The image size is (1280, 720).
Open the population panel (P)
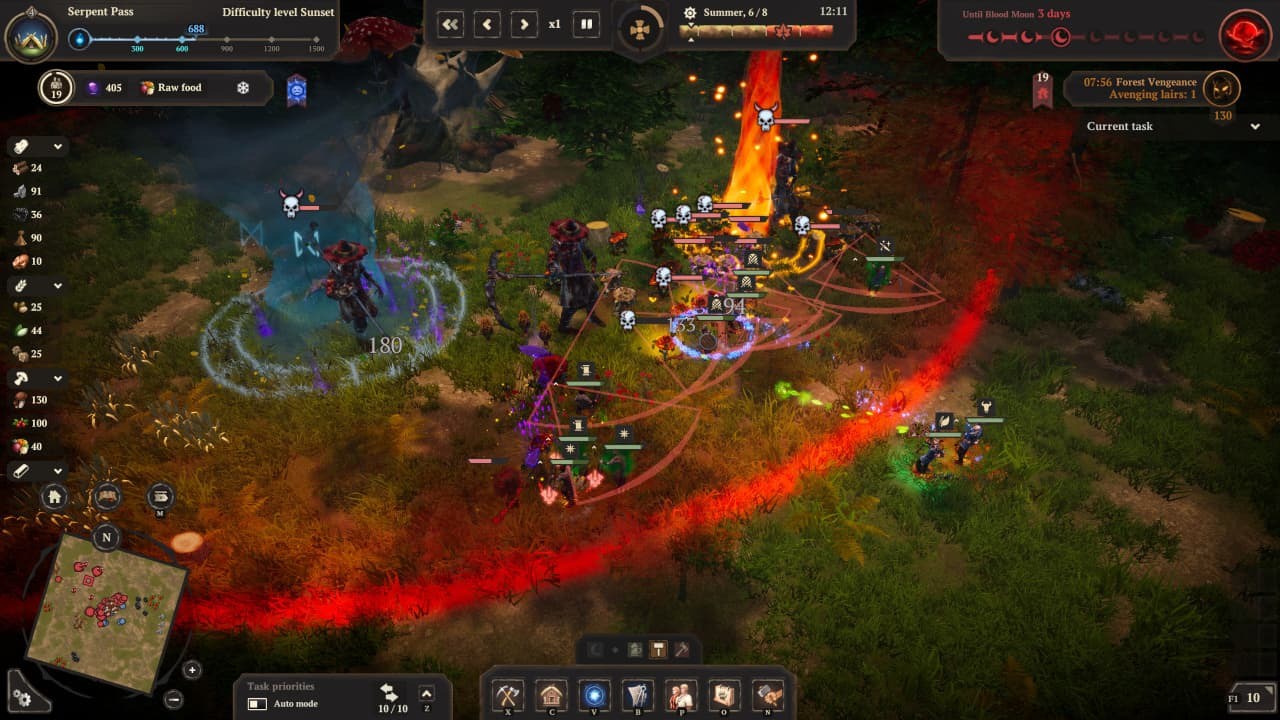pyautogui.click(x=682, y=695)
